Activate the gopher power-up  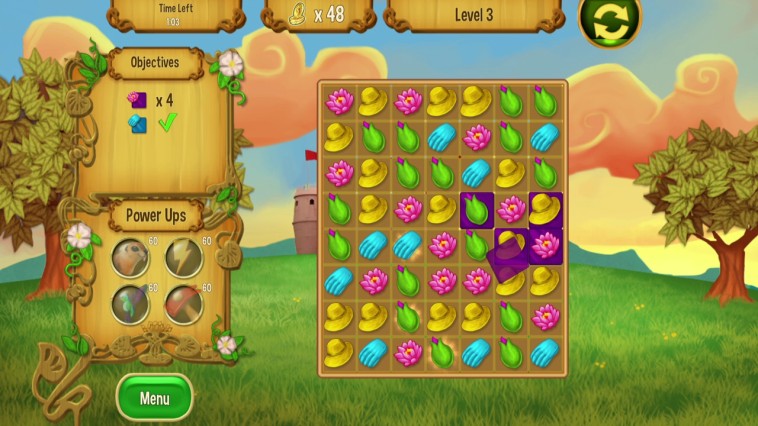coord(131,256)
